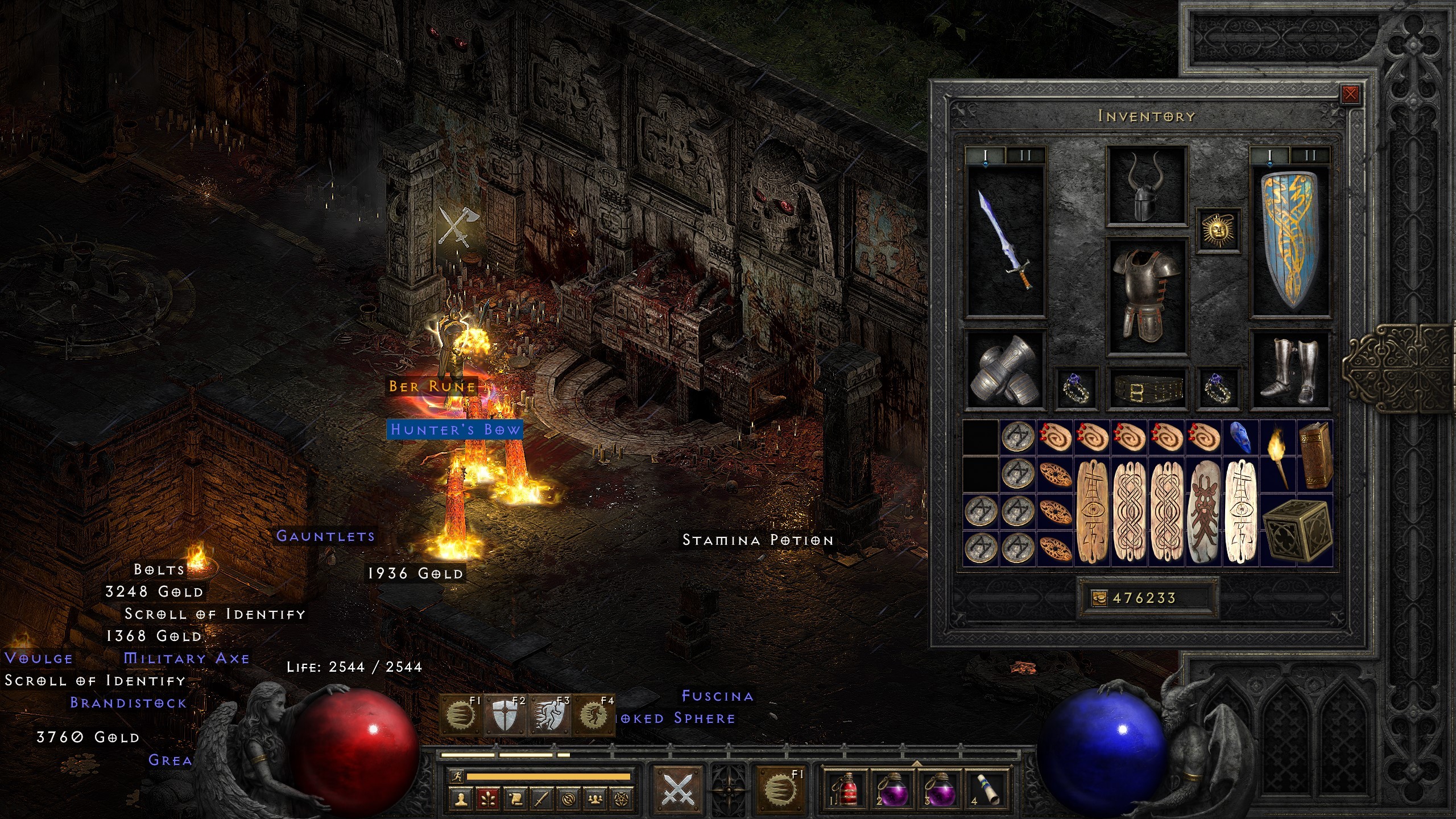Select the equipped gauntlets slot
The image size is (1456, 819).
click(x=1006, y=370)
